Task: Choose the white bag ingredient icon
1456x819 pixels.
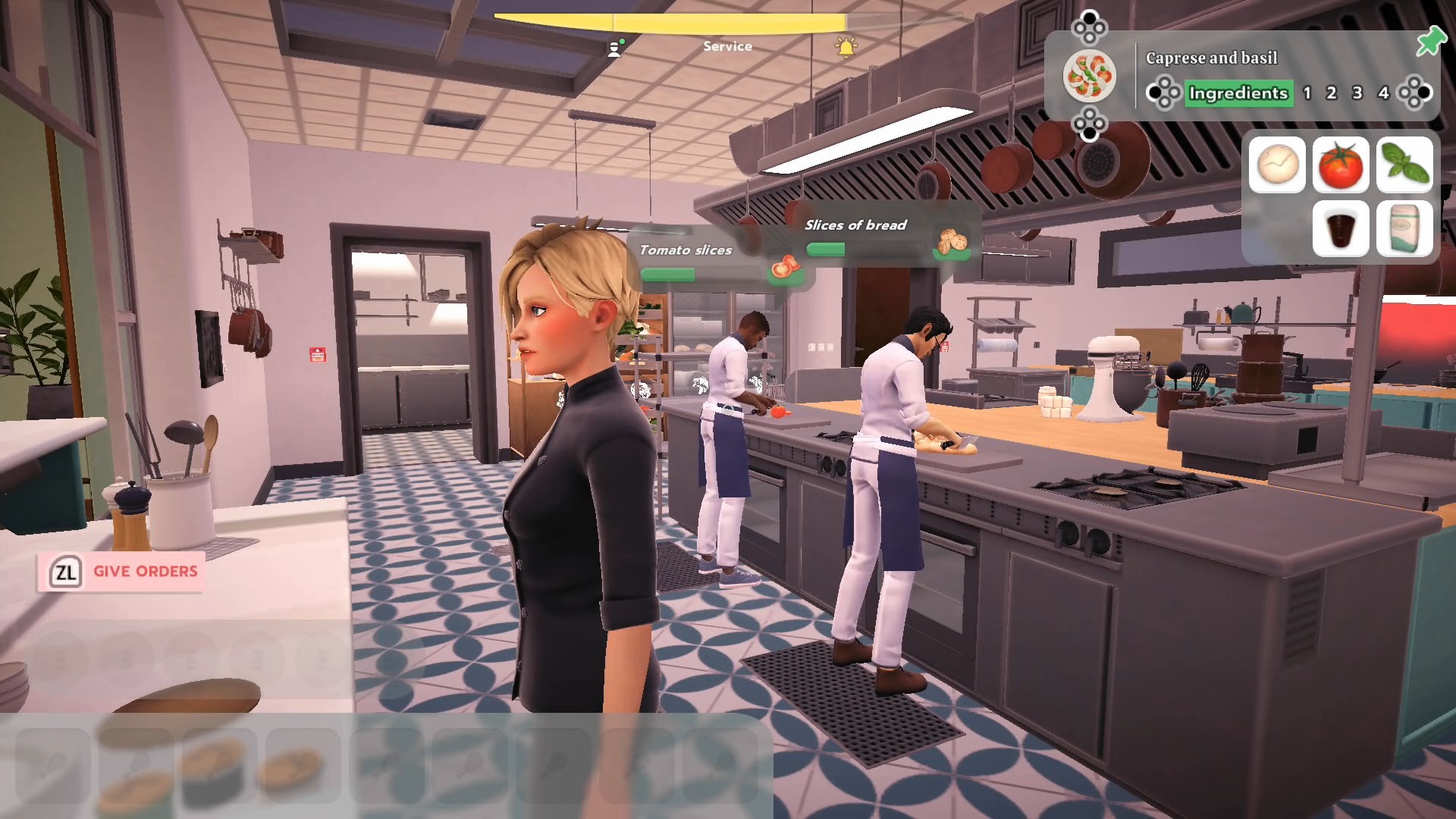Action: pos(1404,228)
